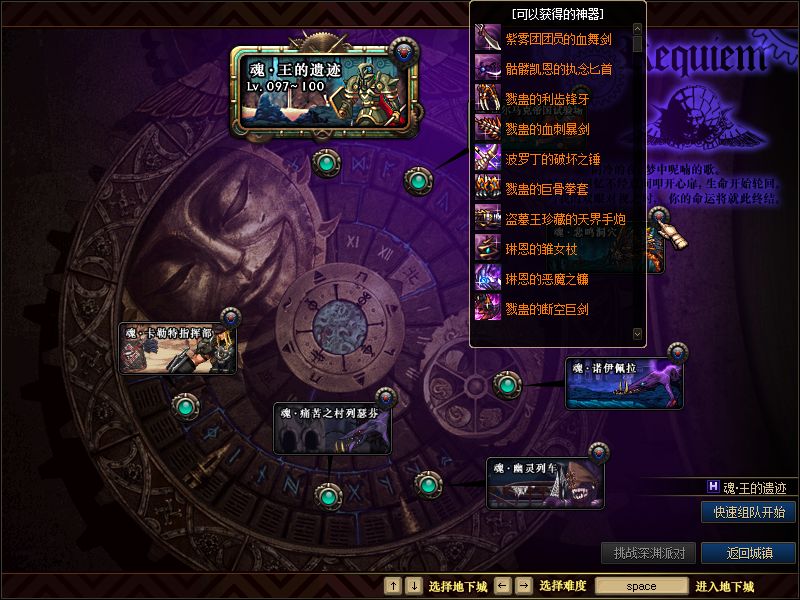Choose the 魂·卡勒特指挥部 dungeon
The height and width of the screenshot is (600, 800).
pos(177,349)
